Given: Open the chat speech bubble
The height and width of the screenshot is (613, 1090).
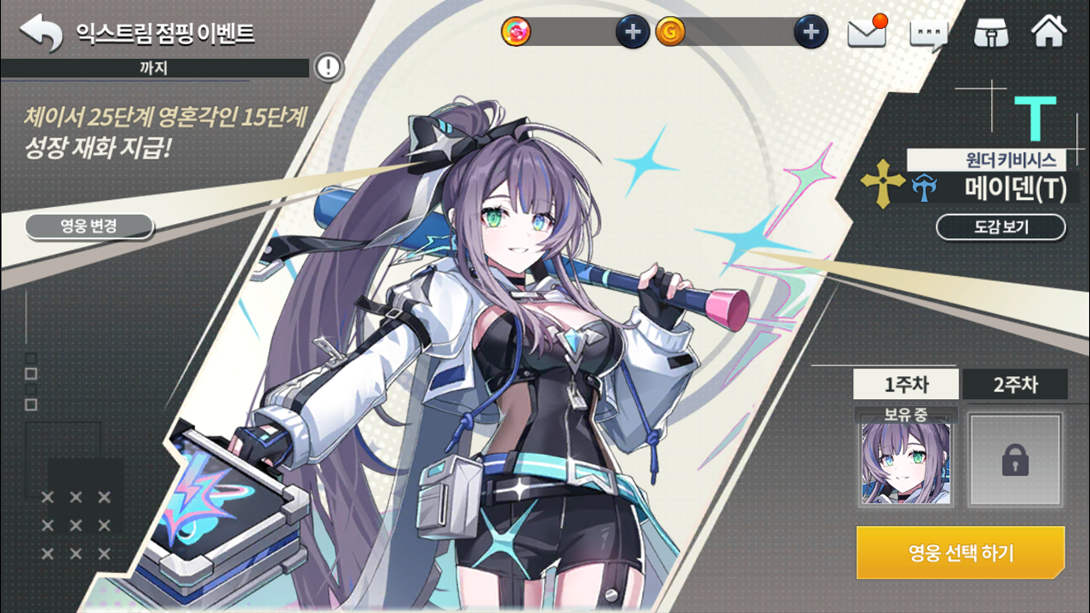Looking at the screenshot, I should pos(928,34).
